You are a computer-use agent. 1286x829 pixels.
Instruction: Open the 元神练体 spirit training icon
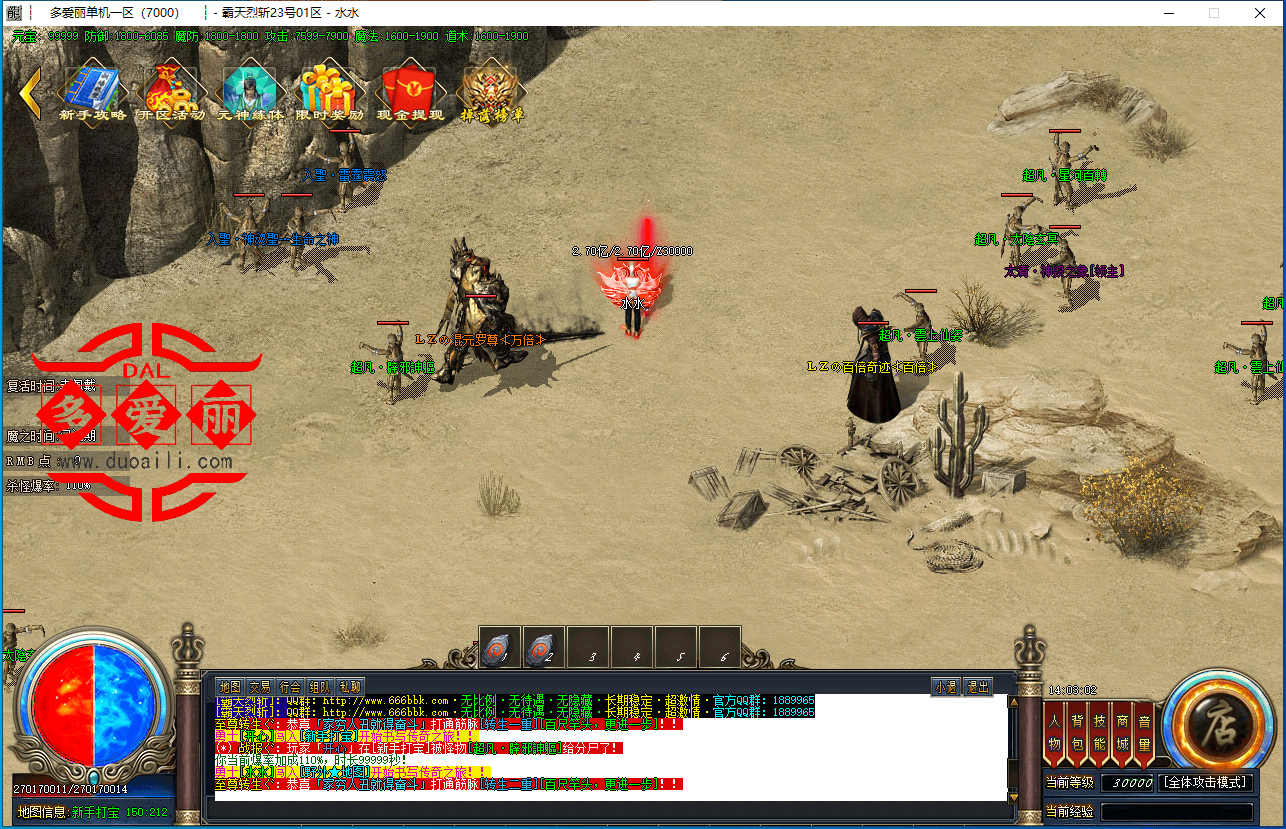point(250,91)
